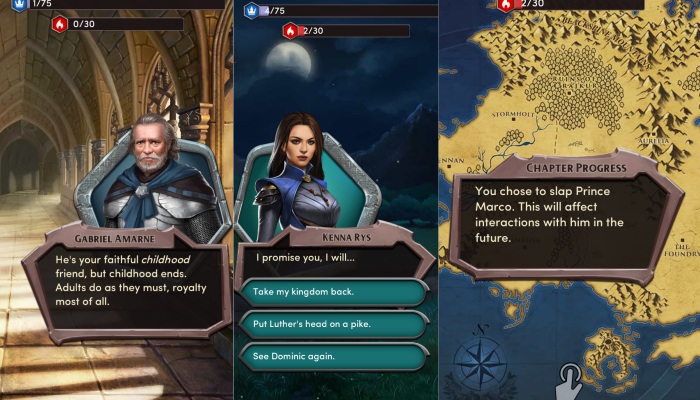Click the flame icon beside 0/30
The height and width of the screenshot is (400, 700).
coord(59,24)
